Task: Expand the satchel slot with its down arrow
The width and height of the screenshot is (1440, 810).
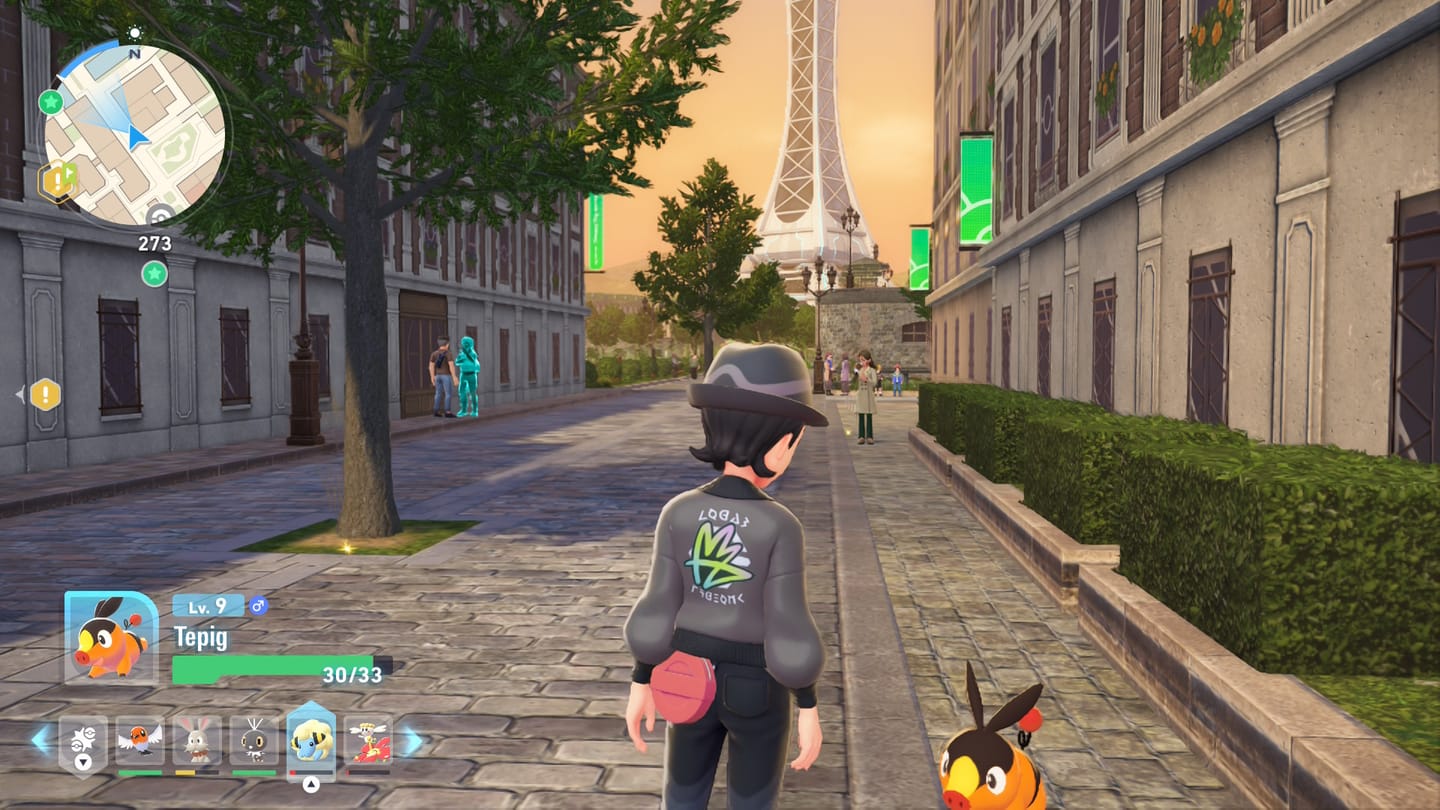Action: point(83,762)
